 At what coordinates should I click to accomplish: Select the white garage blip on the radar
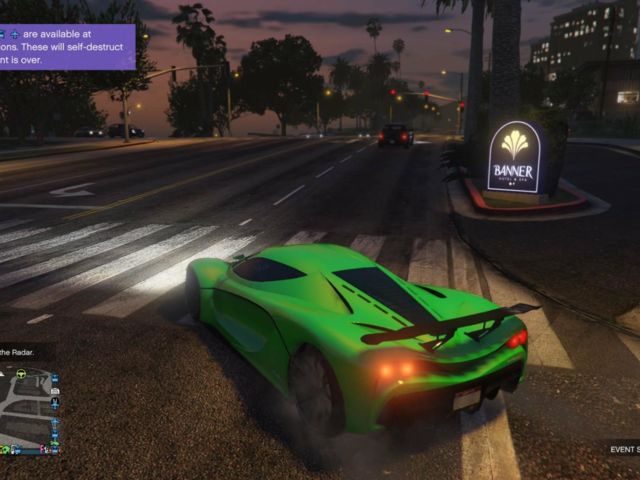tap(54, 390)
